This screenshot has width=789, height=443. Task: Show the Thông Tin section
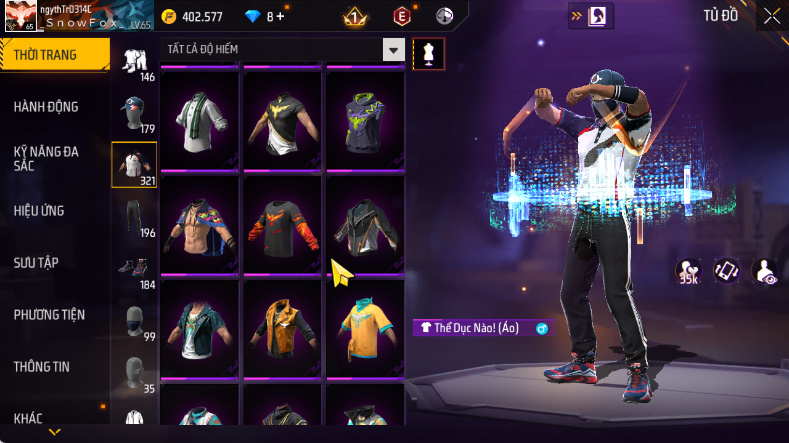[42, 367]
